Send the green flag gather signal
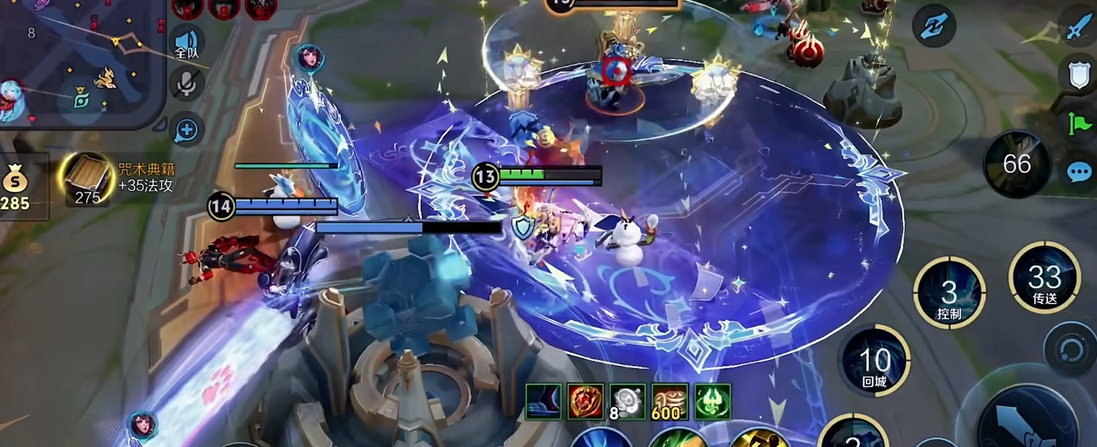The width and height of the screenshot is (1097, 447). pos(1077,123)
